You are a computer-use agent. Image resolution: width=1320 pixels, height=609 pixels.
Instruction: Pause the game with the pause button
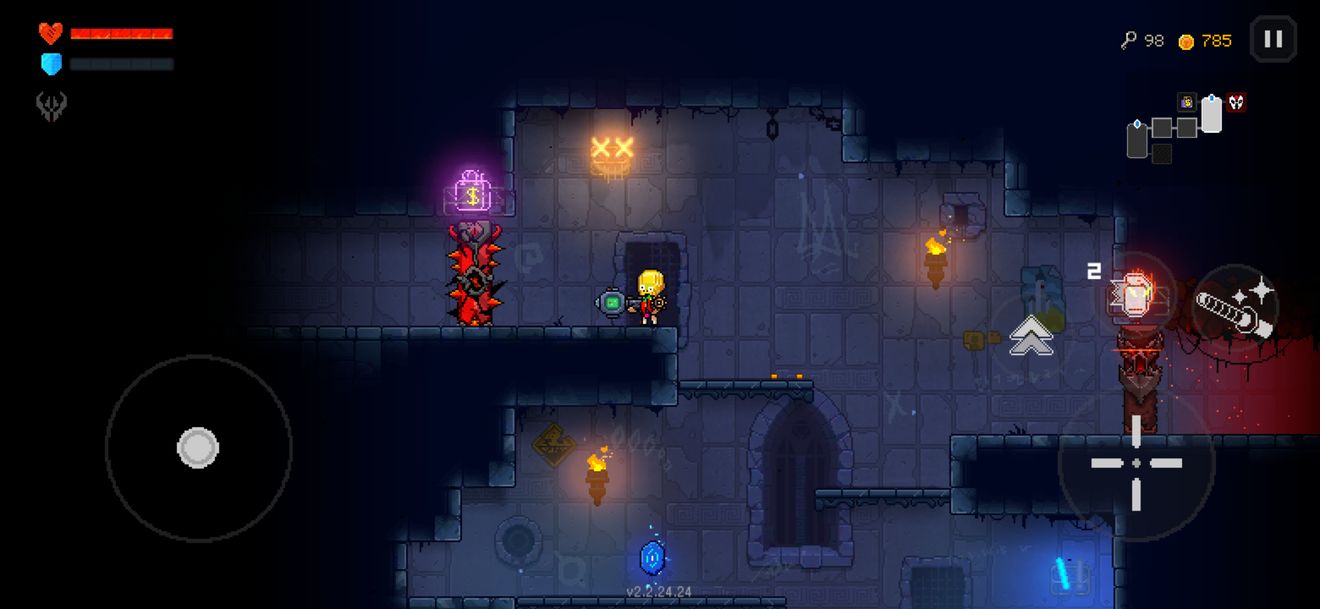1273,40
